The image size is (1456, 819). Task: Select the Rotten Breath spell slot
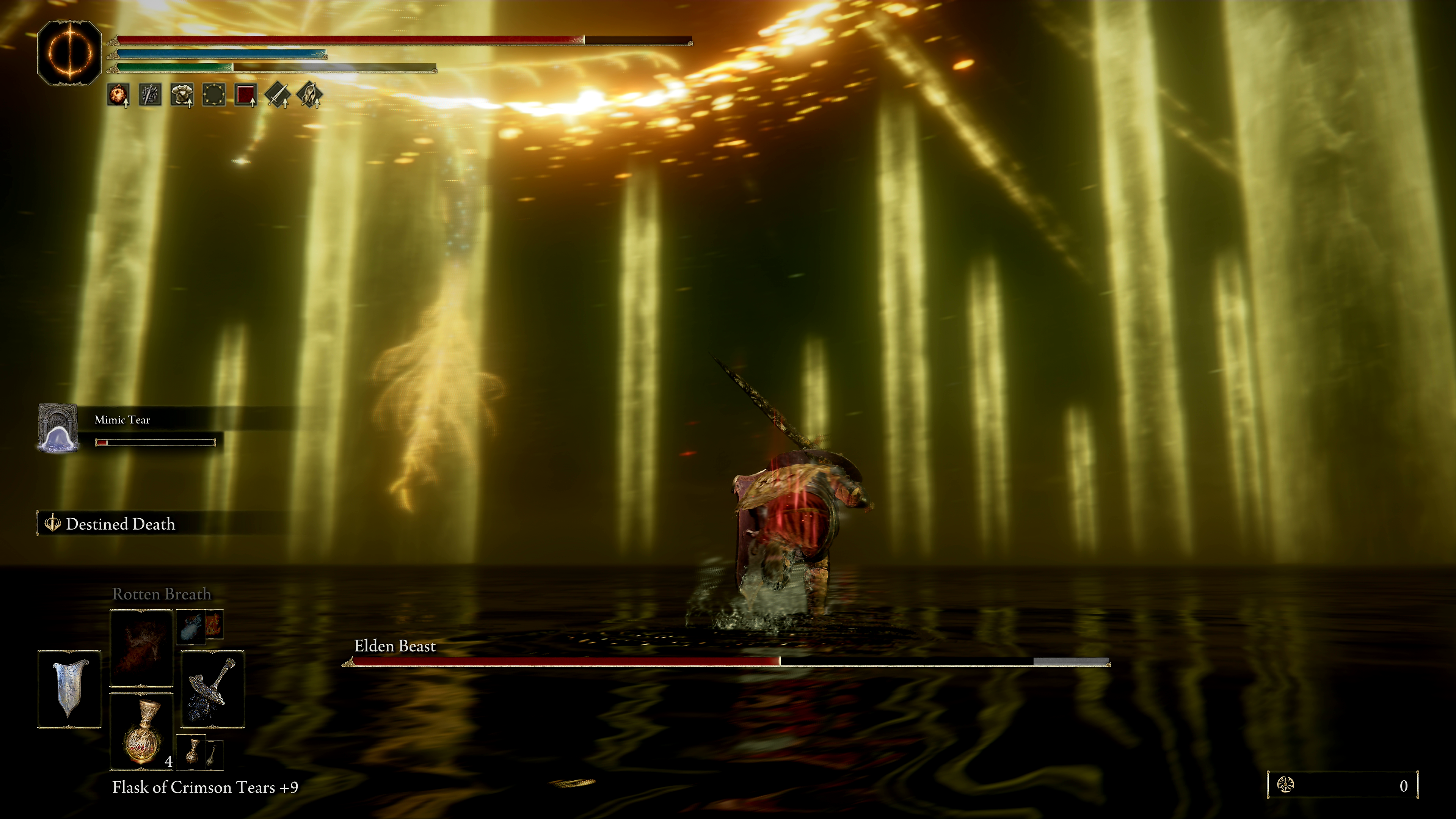pyautogui.click(x=141, y=648)
